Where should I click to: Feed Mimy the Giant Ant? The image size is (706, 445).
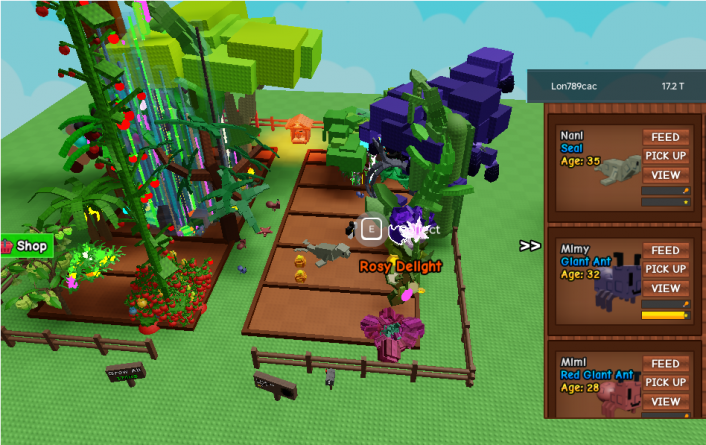pyautogui.click(x=665, y=251)
